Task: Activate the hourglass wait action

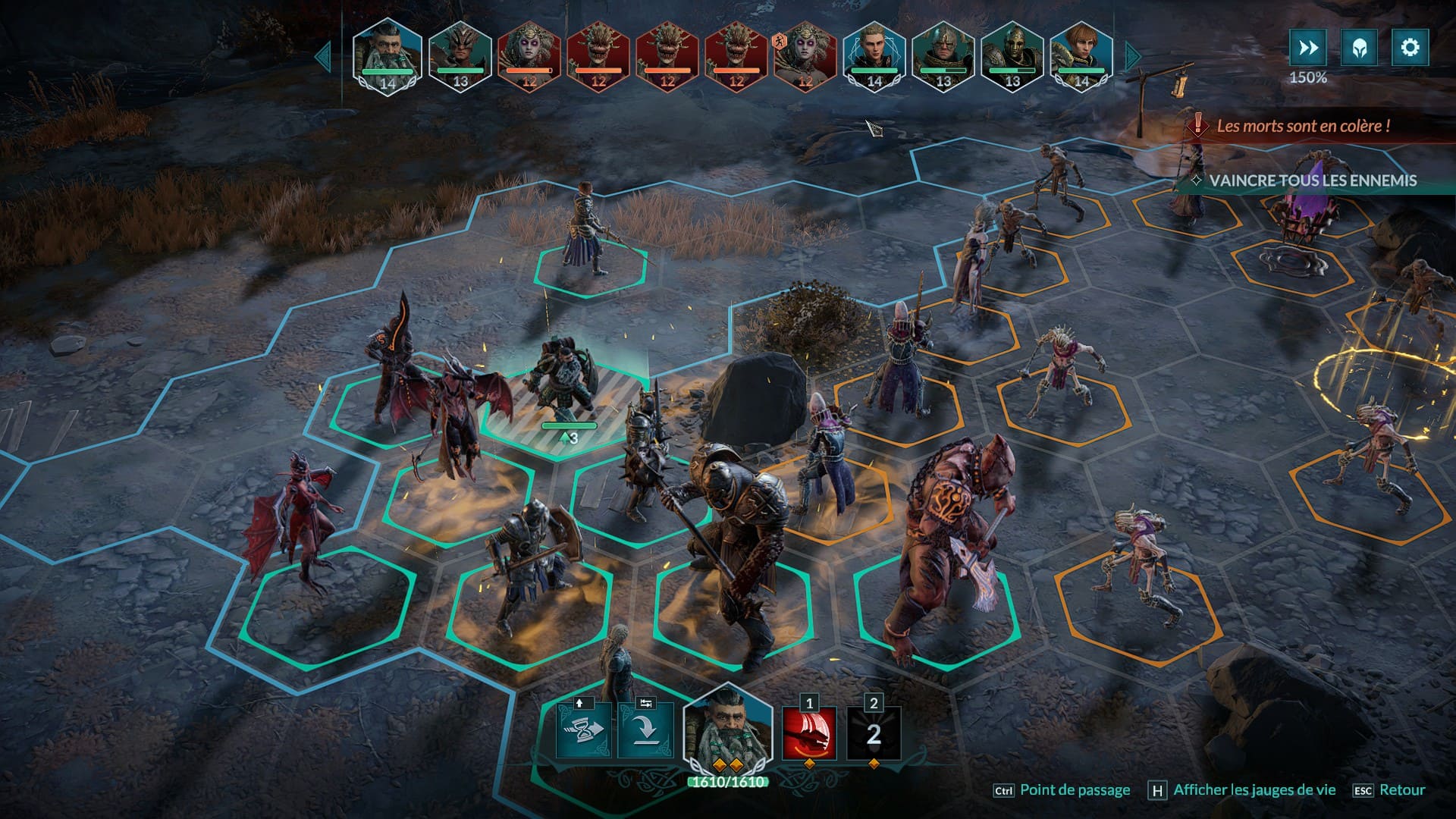Action: point(583,730)
